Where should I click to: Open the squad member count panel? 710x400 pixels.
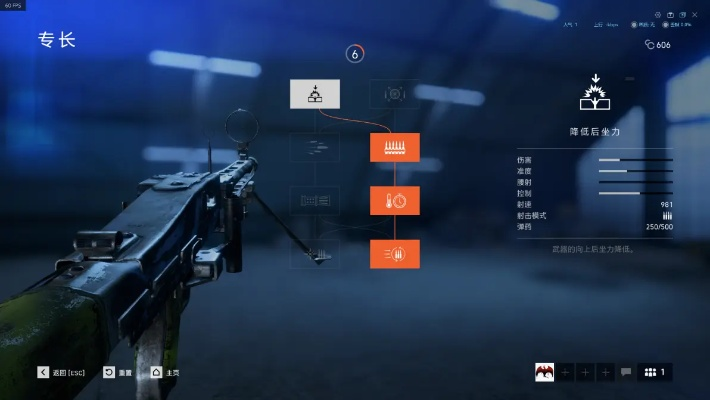655,372
